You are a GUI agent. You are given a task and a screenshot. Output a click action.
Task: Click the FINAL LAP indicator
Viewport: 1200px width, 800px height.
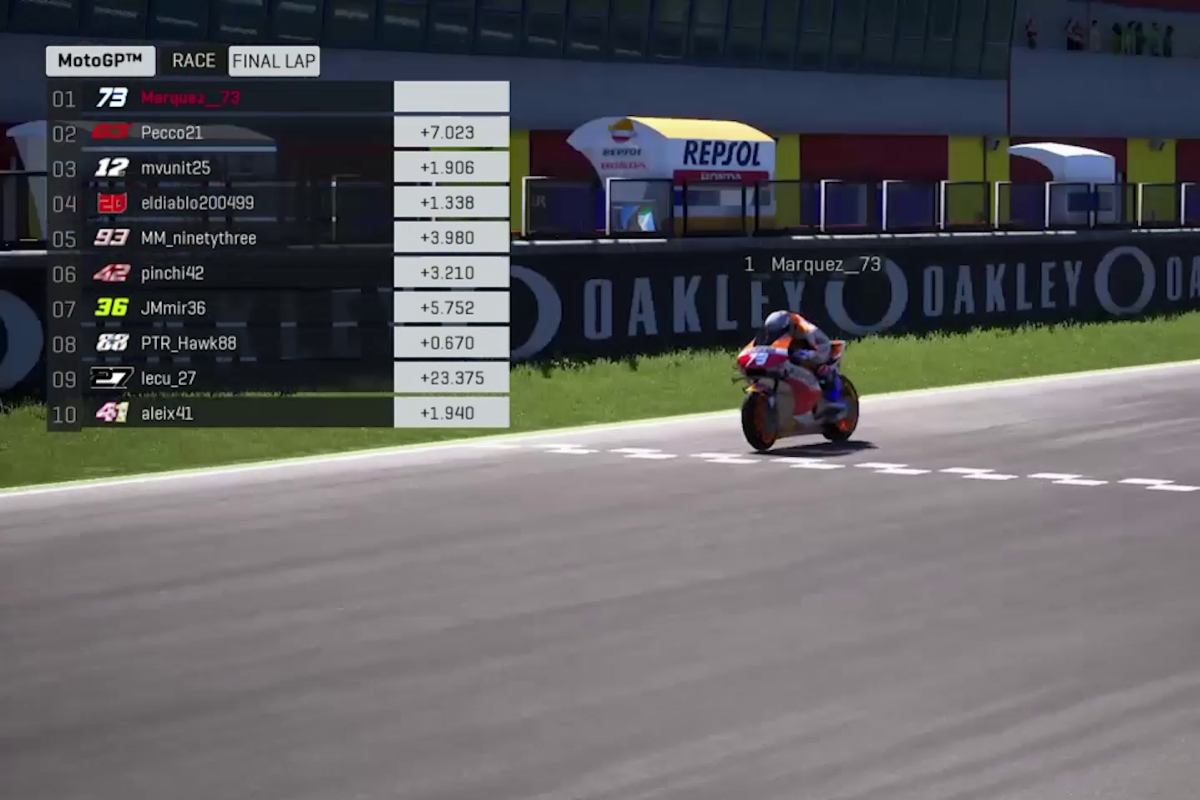click(274, 61)
